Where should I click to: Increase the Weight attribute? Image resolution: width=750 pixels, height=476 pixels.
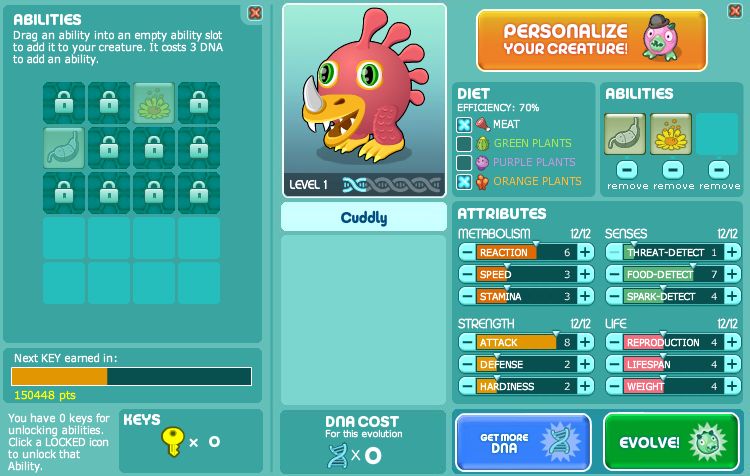click(x=732, y=387)
